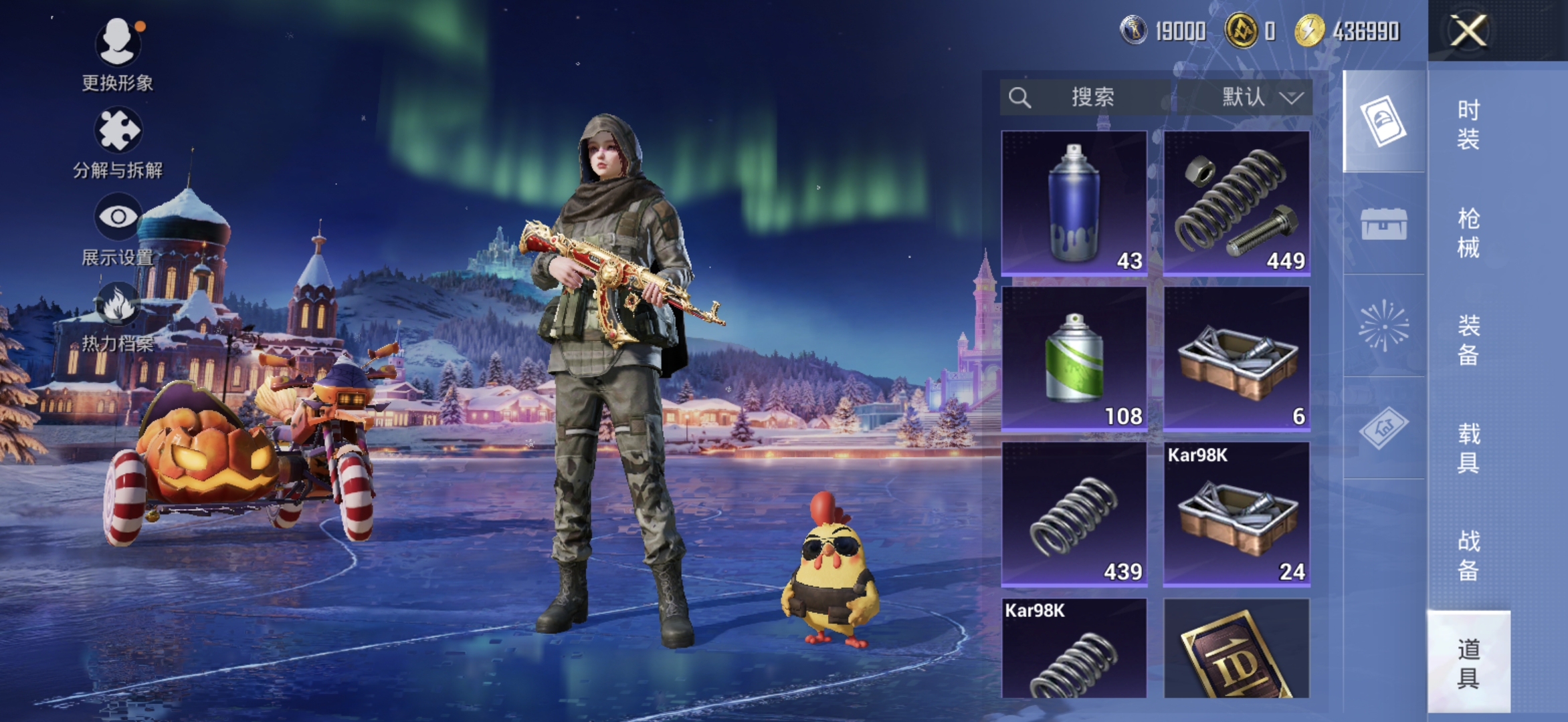The image size is (1568, 722).
Task: Select the Kar98K spring item
Action: [x=1074, y=648]
